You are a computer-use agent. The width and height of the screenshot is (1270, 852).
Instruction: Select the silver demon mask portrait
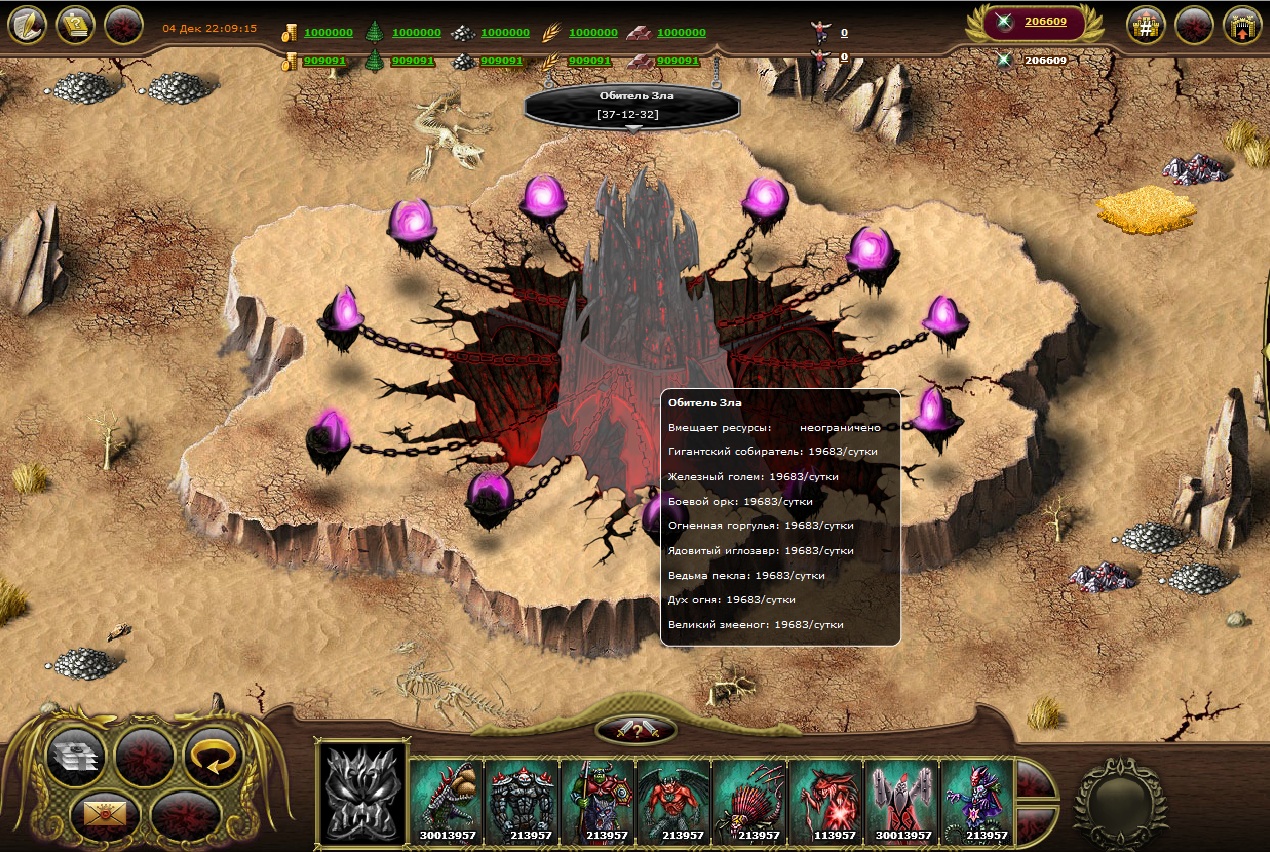pos(363,793)
